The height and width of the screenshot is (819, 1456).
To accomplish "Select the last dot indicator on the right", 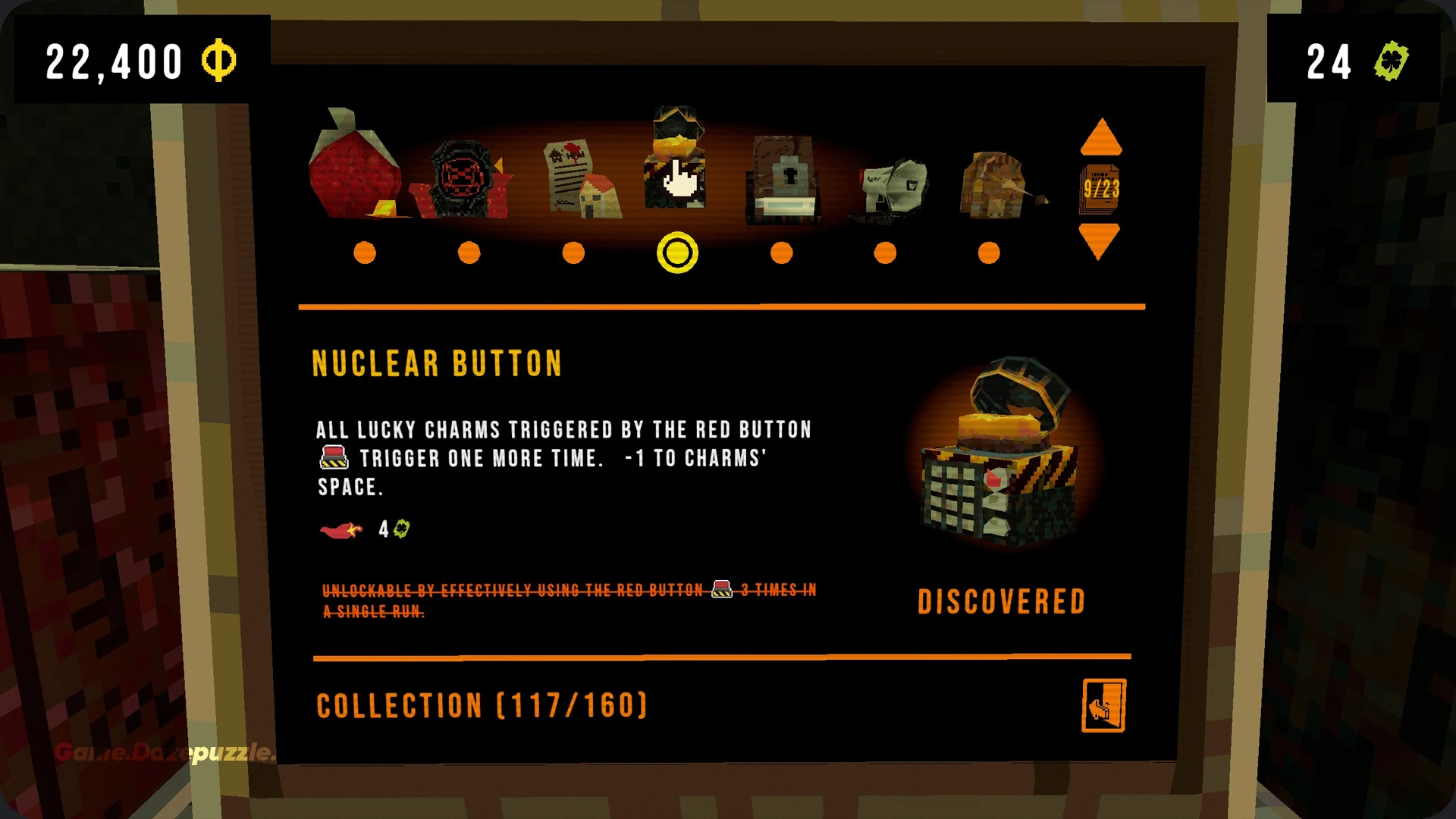I will point(989,252).
